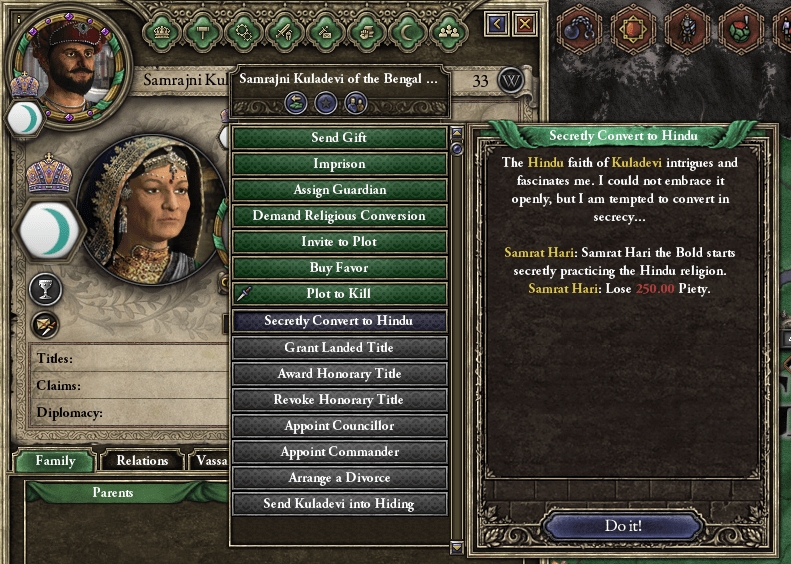Image resolution: width=791 pixels, height=564 pixels.
Task: Choose the Plot to Kill action
Action: [339, 293]
